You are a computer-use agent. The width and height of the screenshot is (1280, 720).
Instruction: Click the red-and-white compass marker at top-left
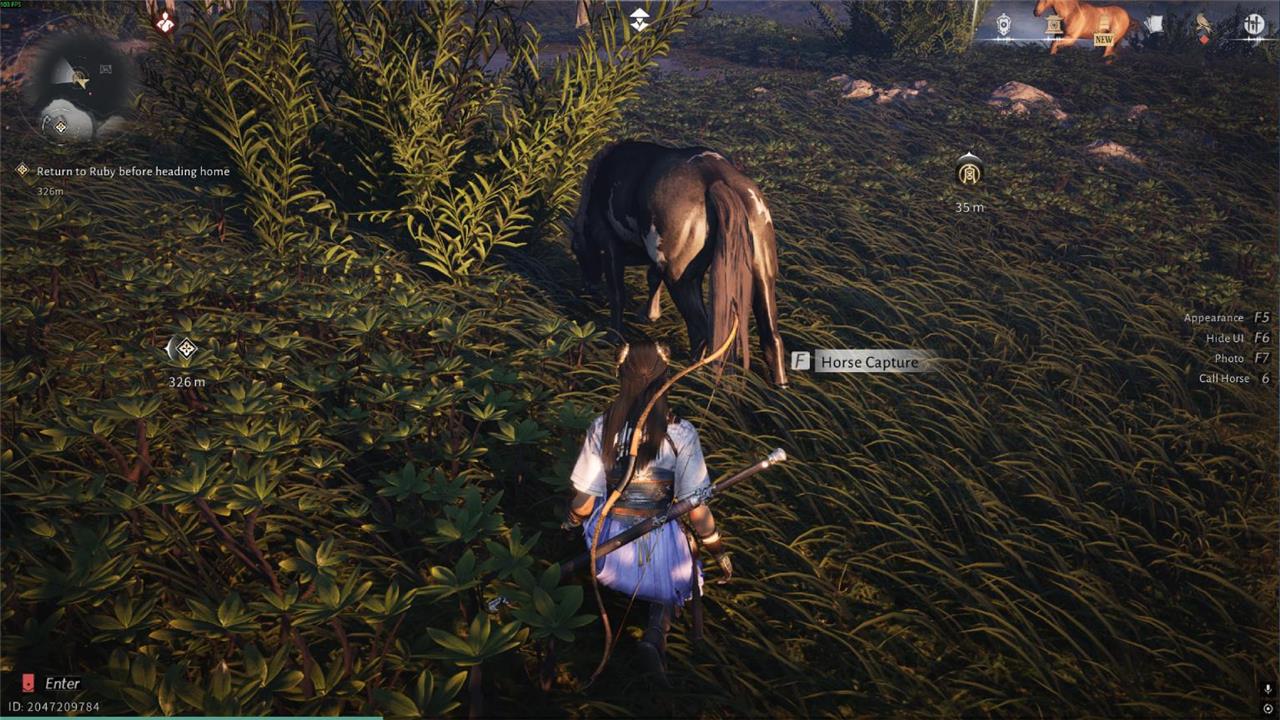165,20
